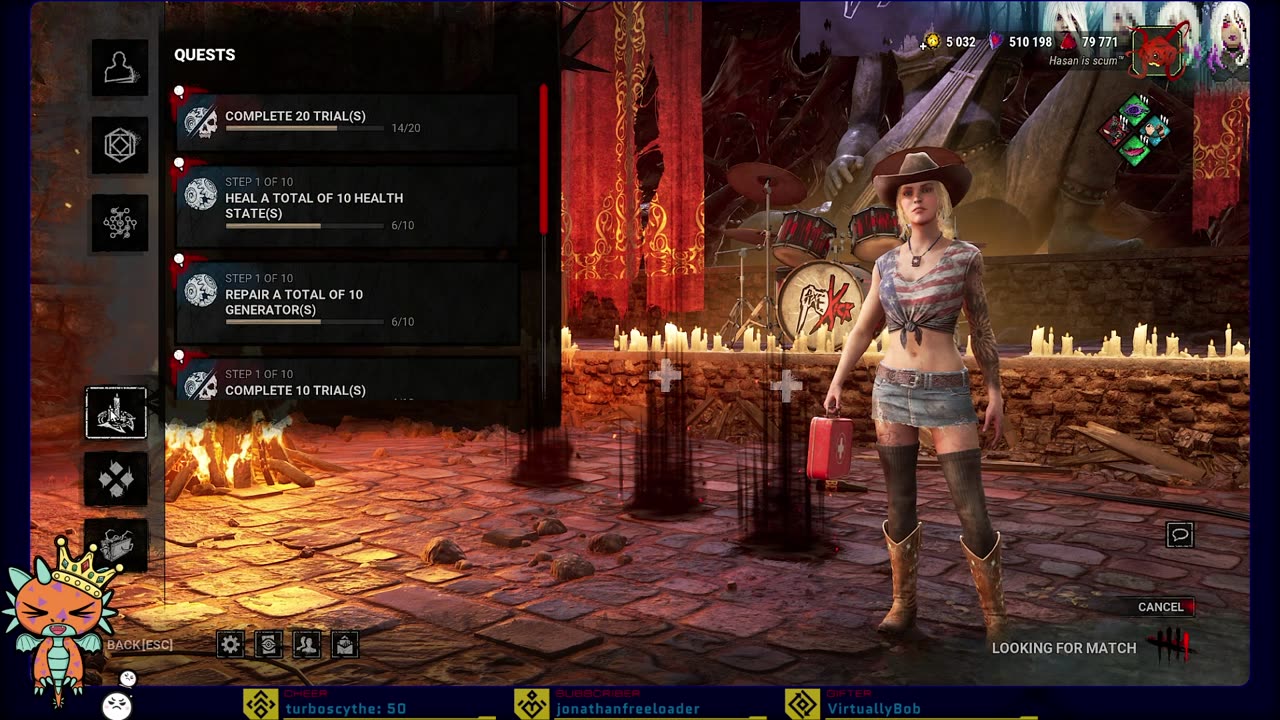The image size is (1280, 720).
Task: Cancel the match search
Action: coord(1161,607)
